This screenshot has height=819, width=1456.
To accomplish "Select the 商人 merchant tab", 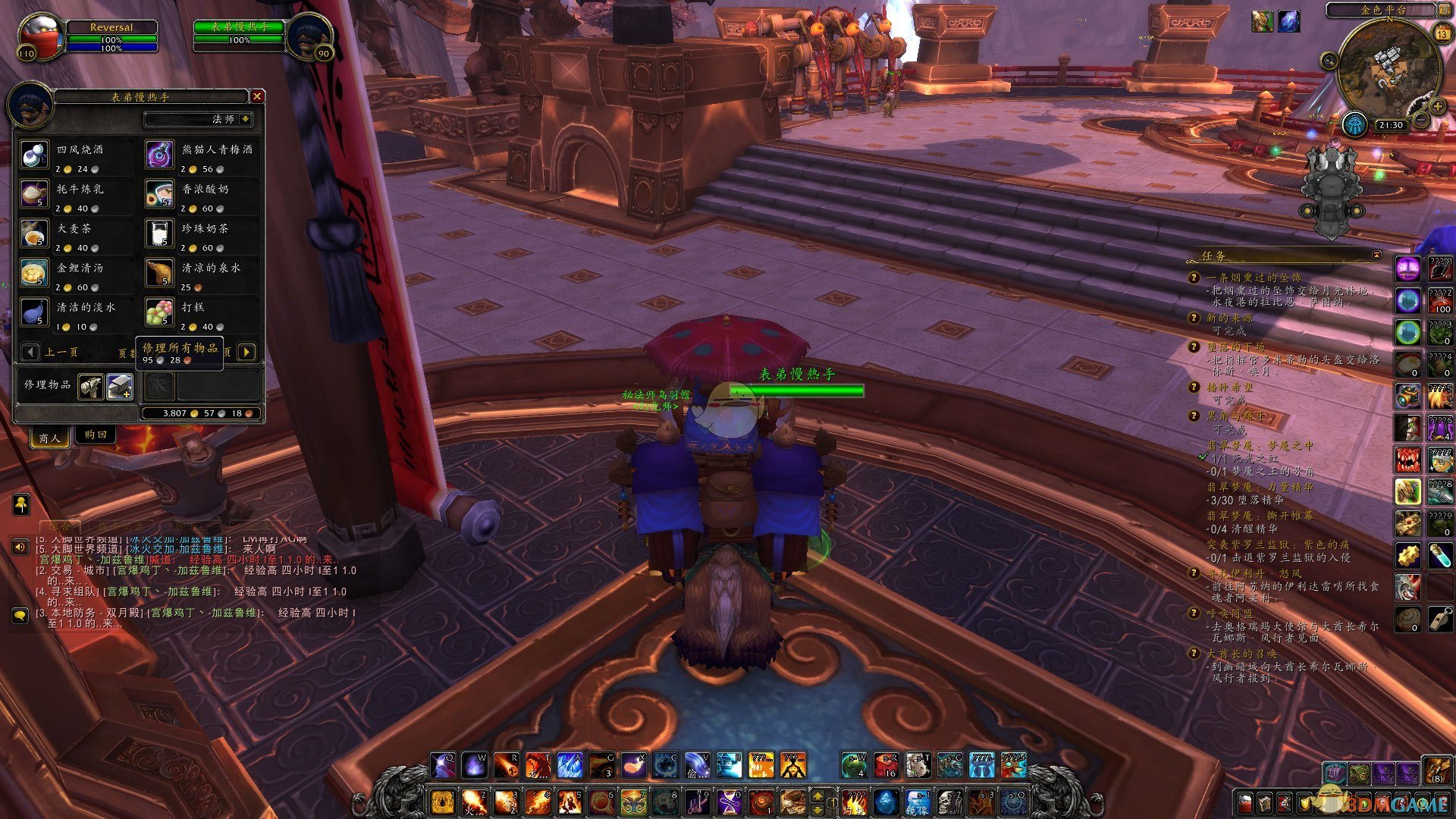I will coord(49,438).
